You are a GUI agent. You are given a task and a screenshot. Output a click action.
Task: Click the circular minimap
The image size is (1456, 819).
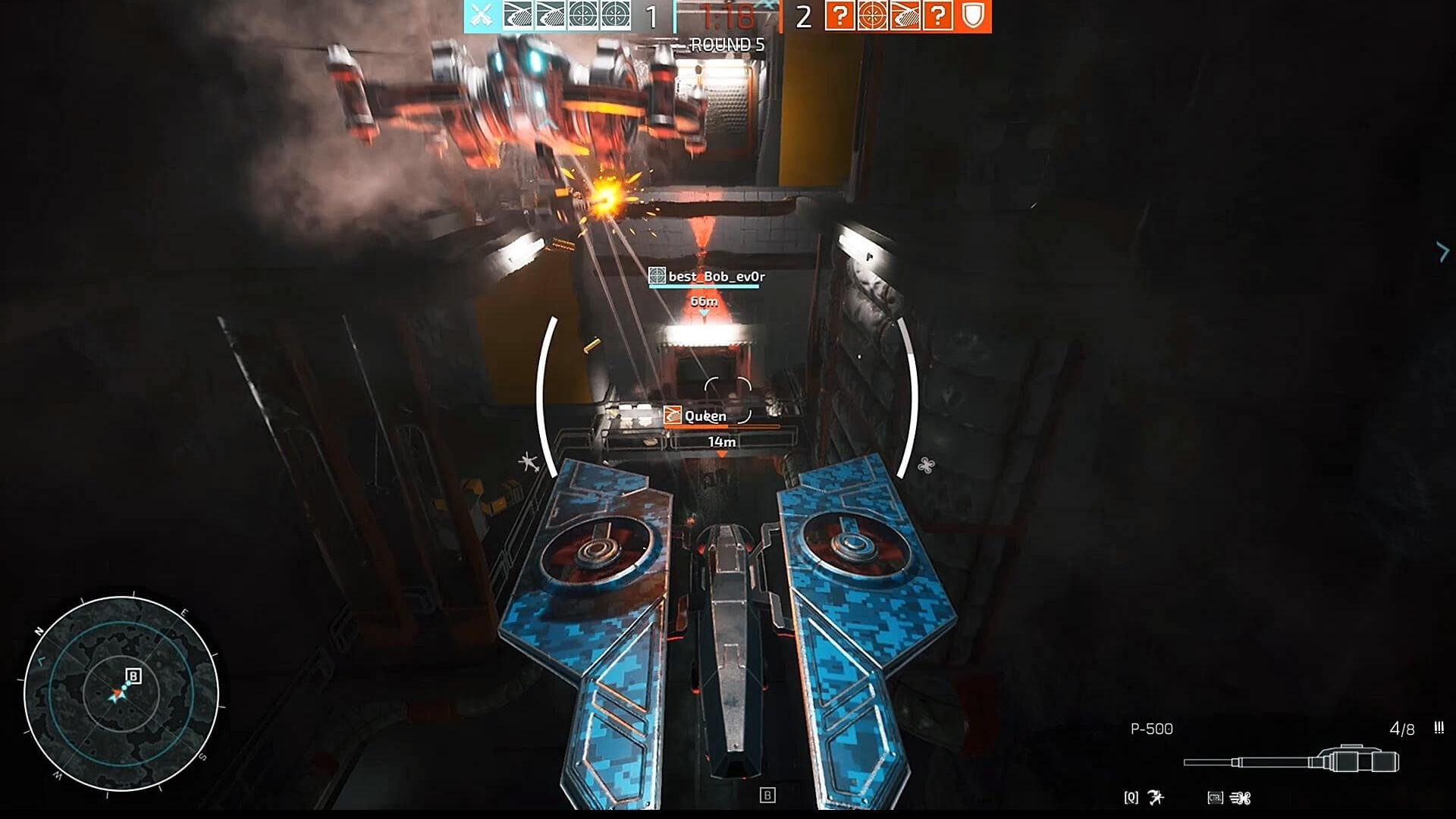121,693
